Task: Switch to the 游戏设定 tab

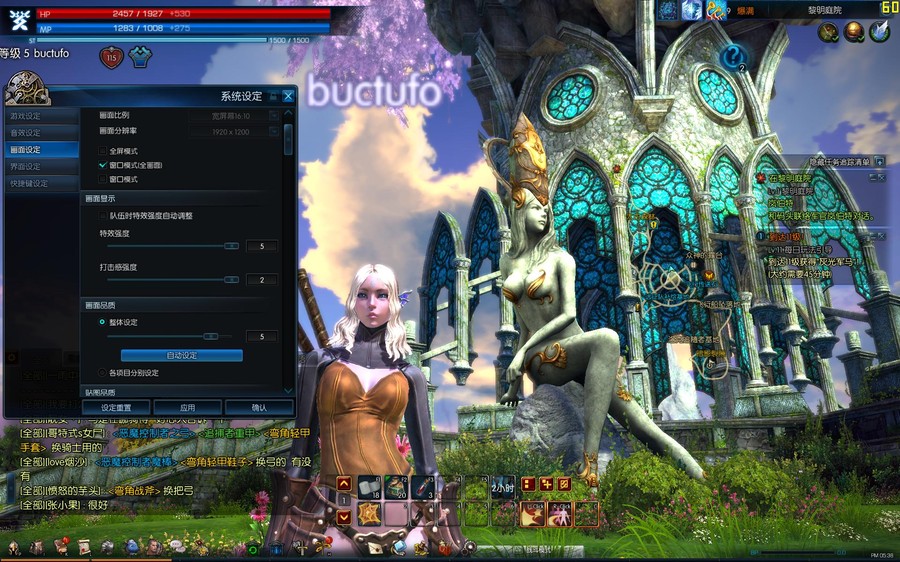Action: coord(27,116)
